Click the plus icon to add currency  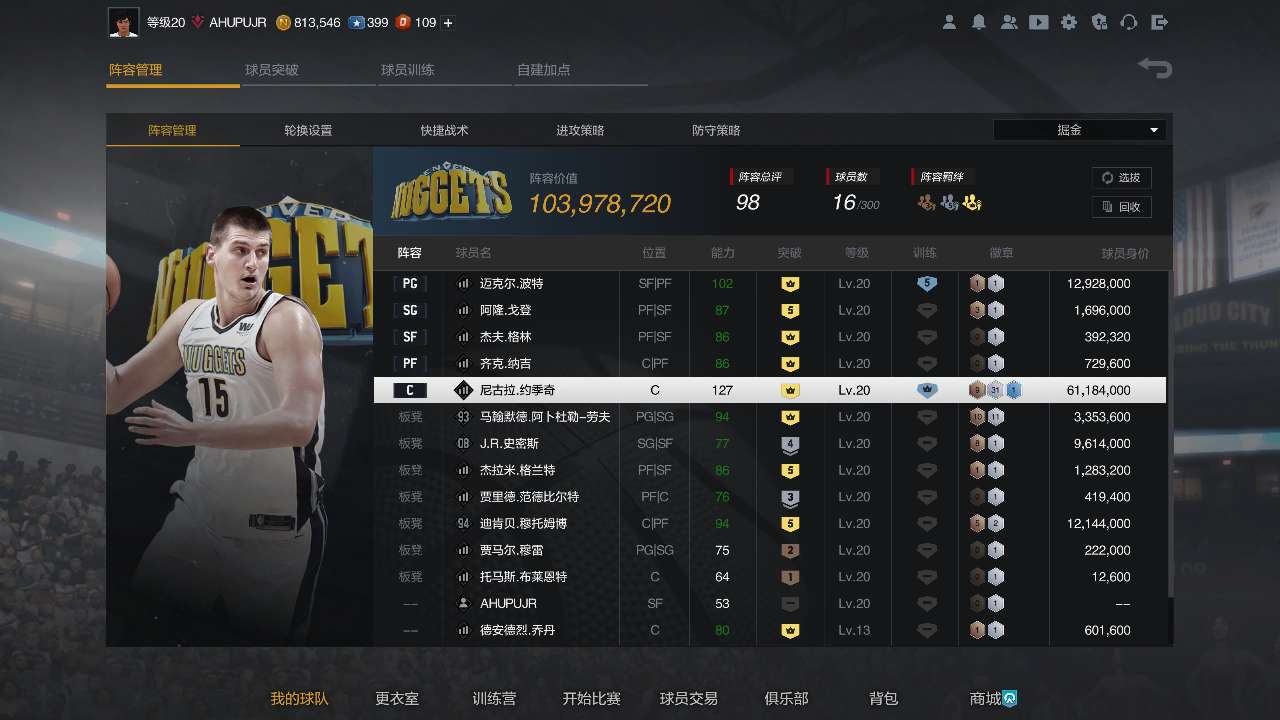pos(449,22)
